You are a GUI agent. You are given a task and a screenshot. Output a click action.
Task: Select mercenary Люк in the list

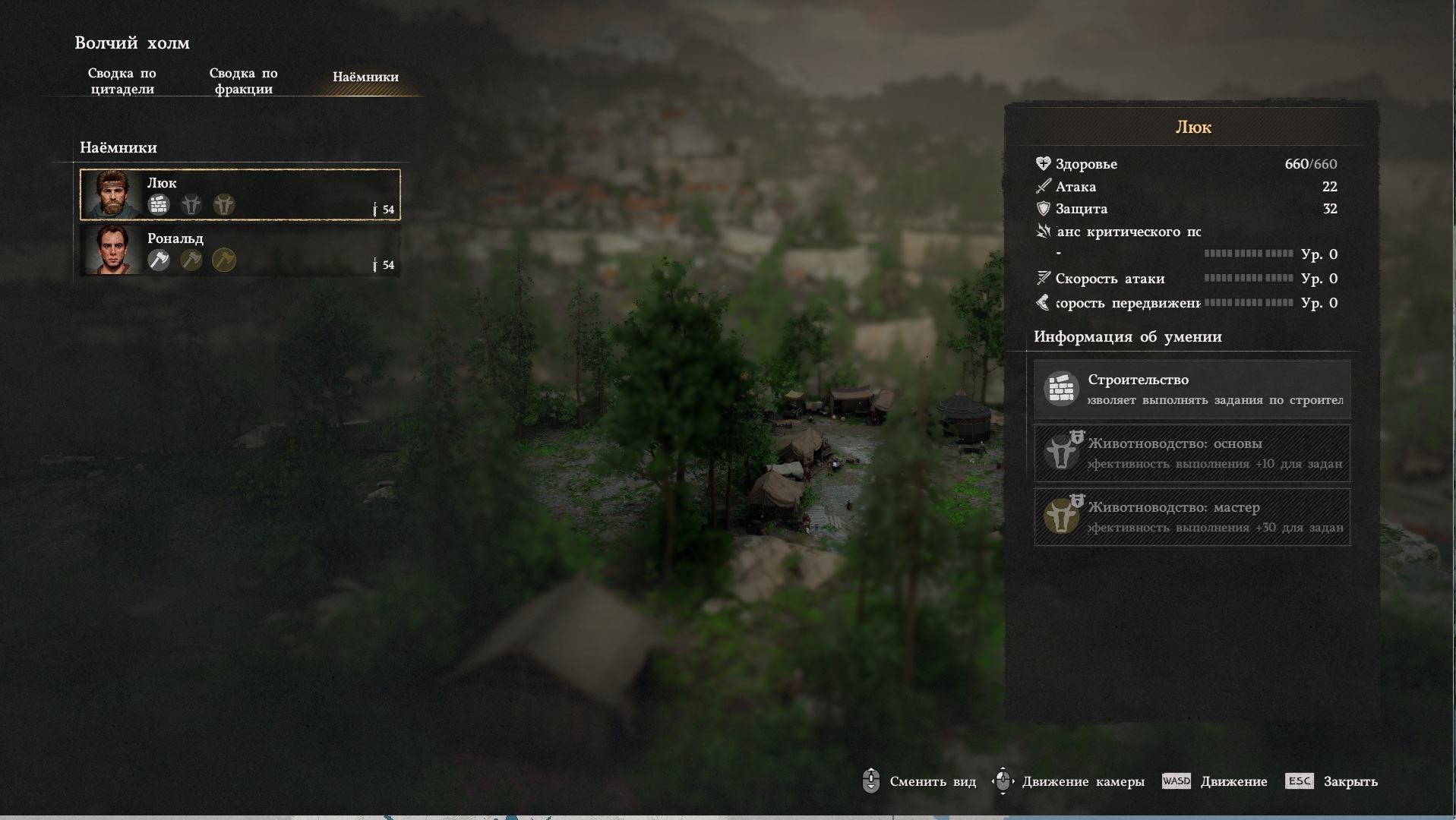[240, 194]
